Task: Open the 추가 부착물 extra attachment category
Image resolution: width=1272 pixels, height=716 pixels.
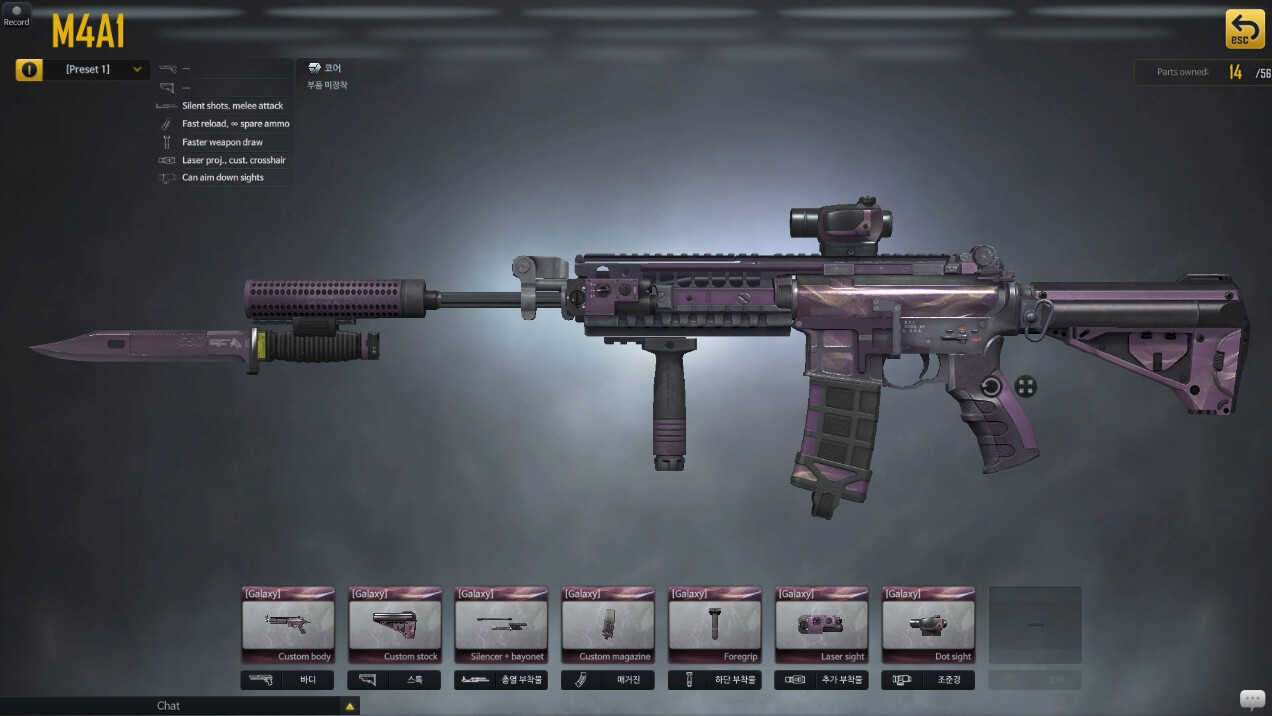Action: point(821,680)
